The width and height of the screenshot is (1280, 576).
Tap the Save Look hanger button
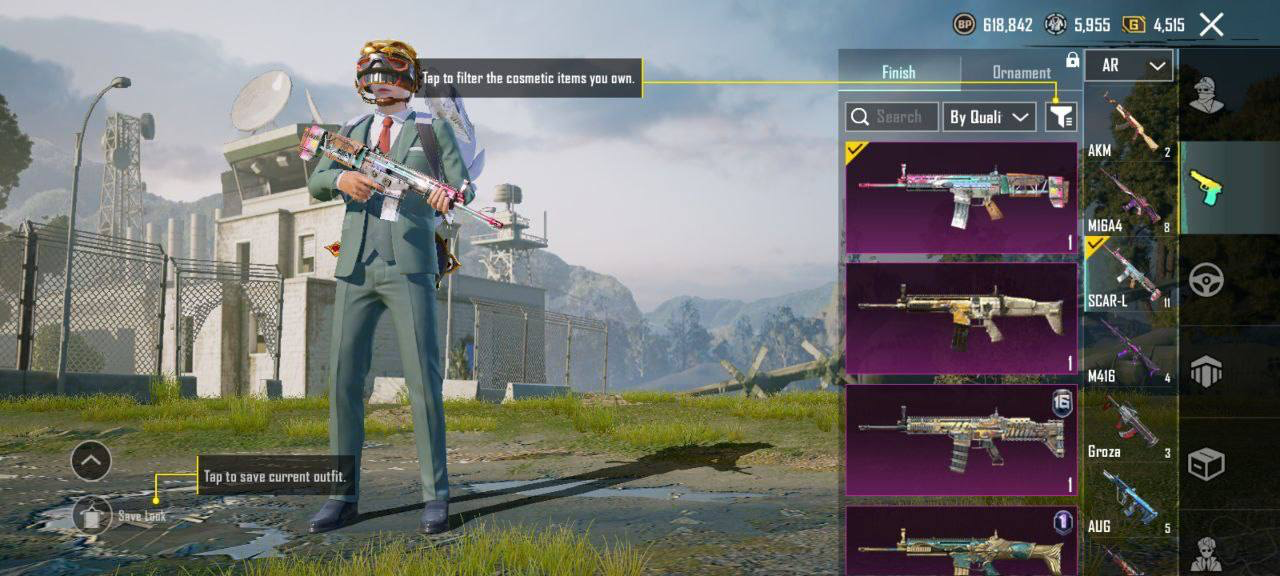92,515
